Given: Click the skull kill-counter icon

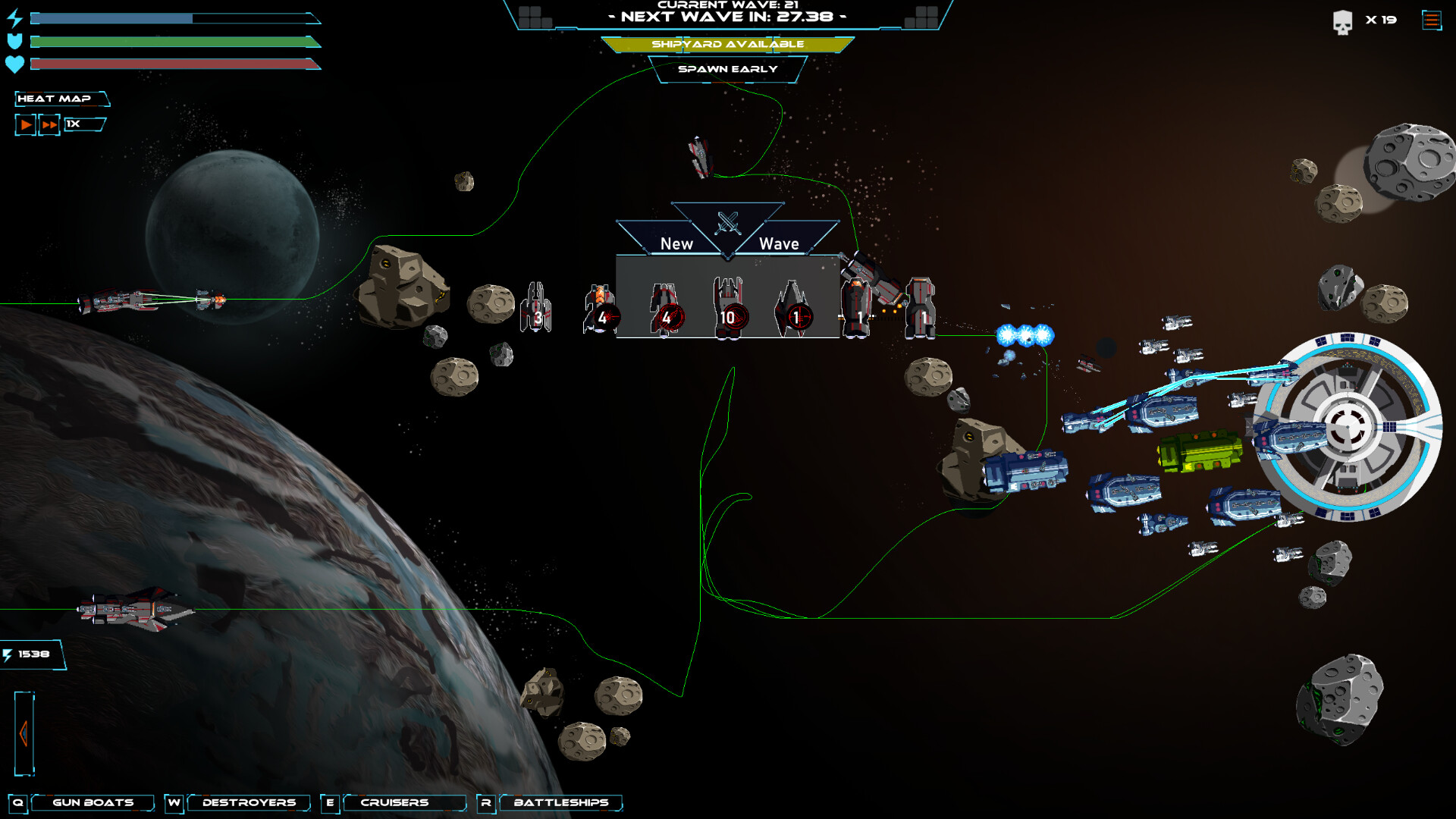Looking at the screenshot, I should (1342, 20).
